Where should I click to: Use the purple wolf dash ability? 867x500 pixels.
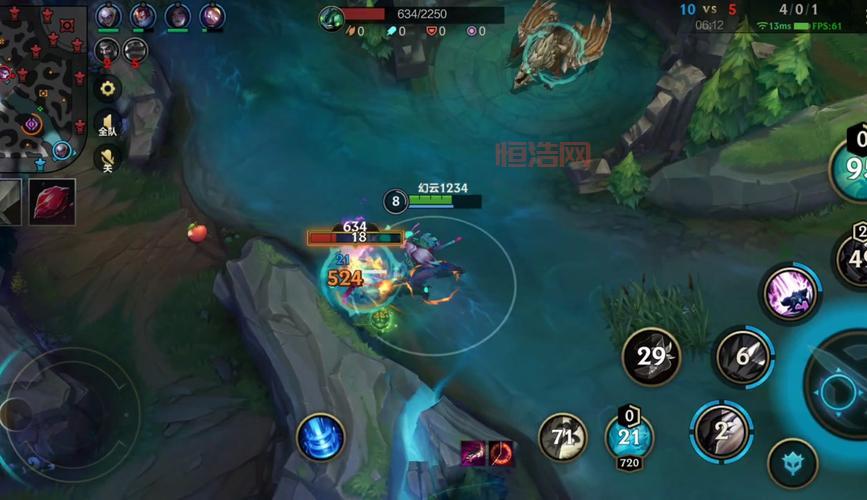(790, 293)
